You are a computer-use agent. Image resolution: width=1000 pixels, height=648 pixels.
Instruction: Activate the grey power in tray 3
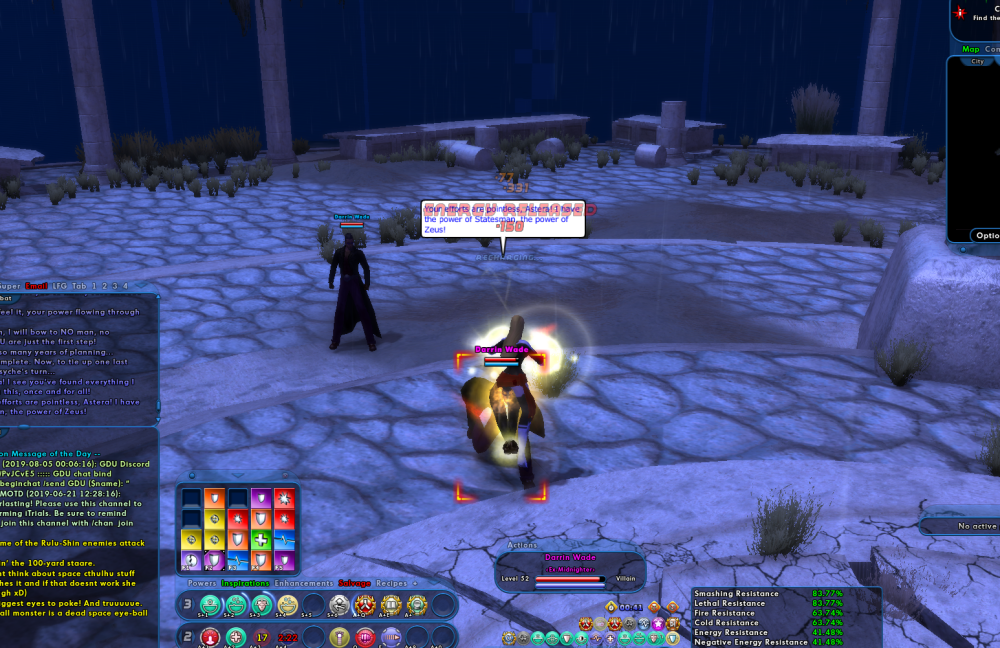pyautogui.click(x=338, y=605)
